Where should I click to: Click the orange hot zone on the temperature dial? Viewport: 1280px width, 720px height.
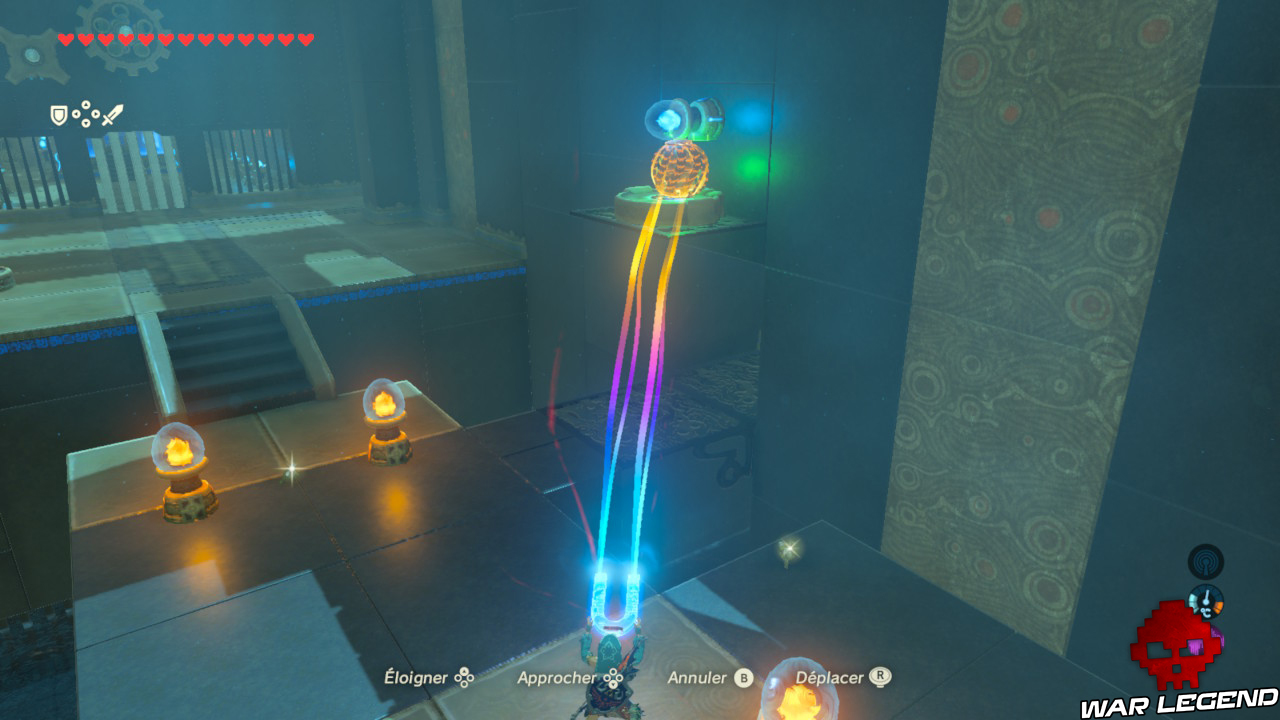pyautogui.click(x=1219, y=606)
